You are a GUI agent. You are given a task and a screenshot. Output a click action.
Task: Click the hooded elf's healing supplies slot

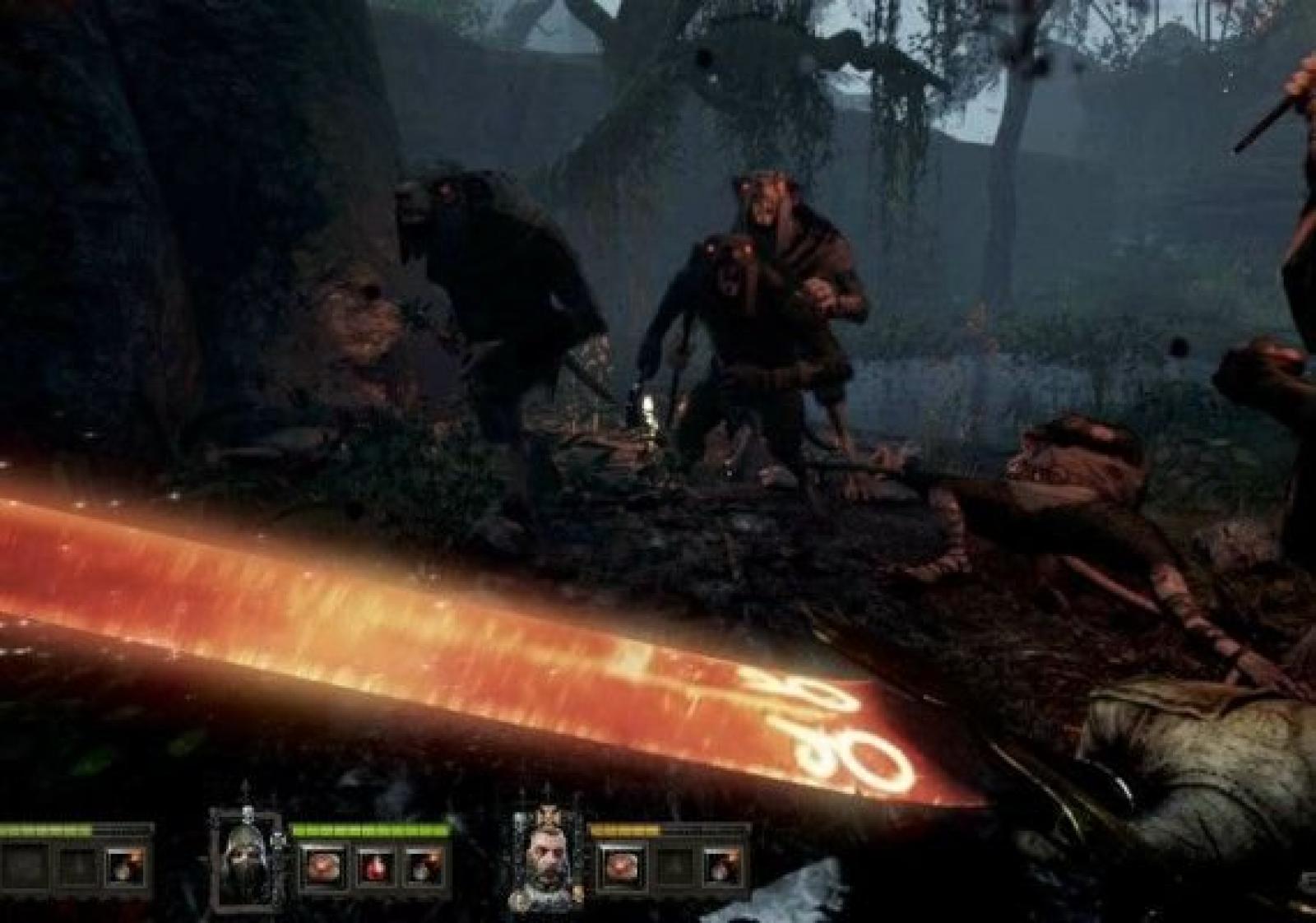coord(322,866)
